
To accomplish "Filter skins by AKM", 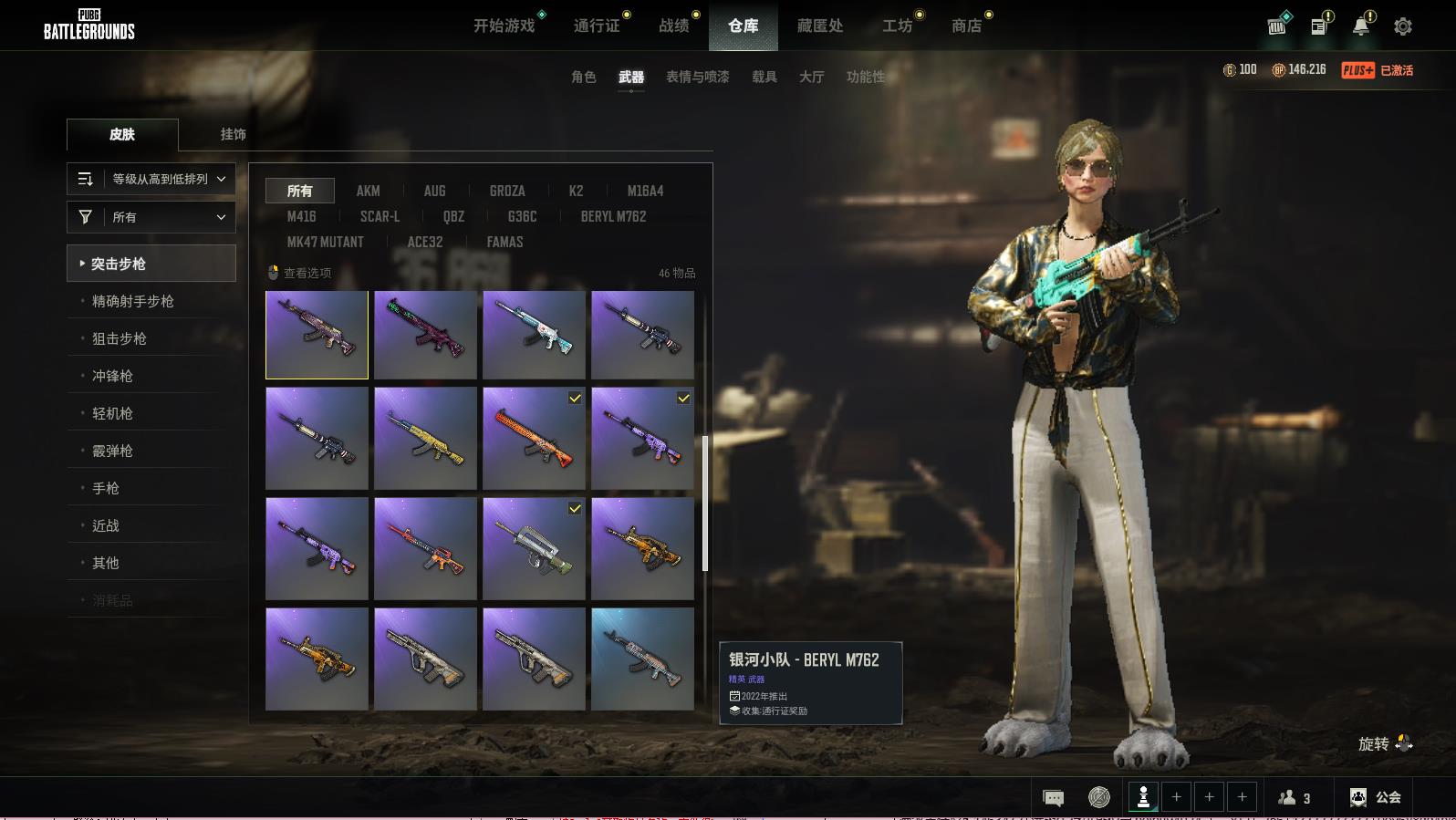I will pyautogui.click(x=368, y=191).
